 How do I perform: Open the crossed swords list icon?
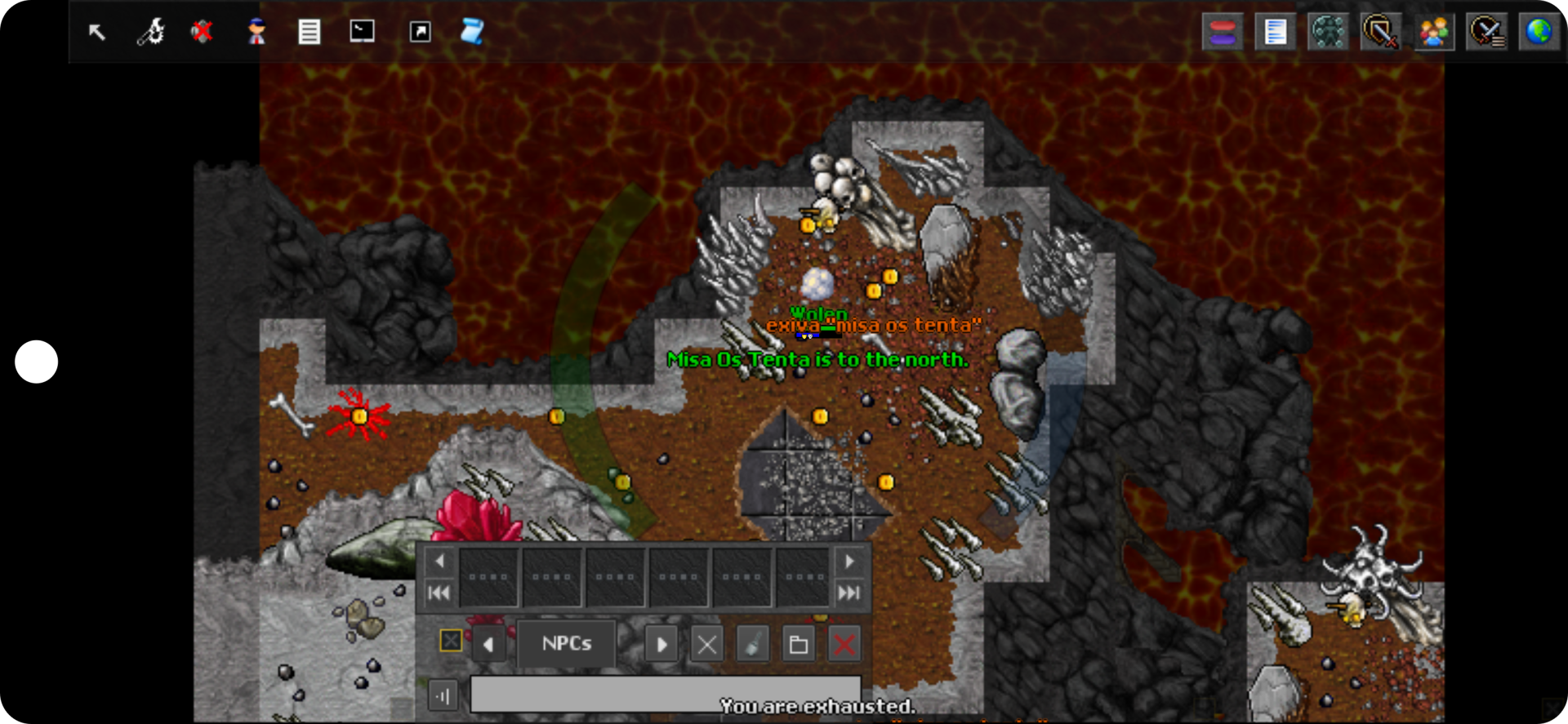coord(1486,33)
